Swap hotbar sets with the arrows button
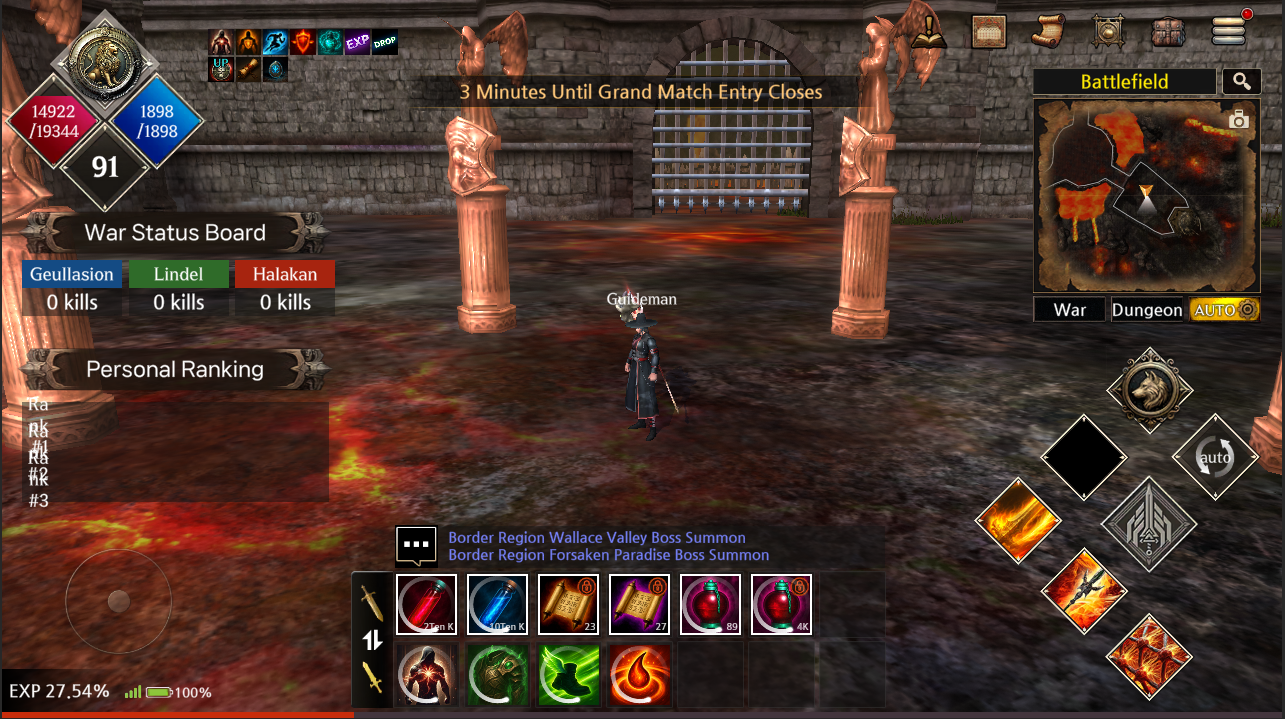The height and width of the screenshot is (719, 1285). coord(372,640)
